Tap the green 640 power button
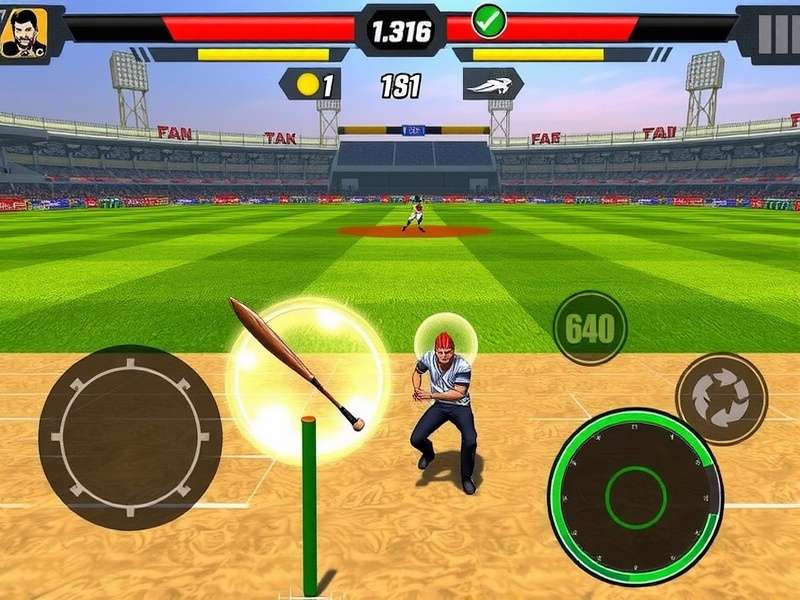Image resolution: width=800 pixels, height=600 pixels. [x=590, y=328]
